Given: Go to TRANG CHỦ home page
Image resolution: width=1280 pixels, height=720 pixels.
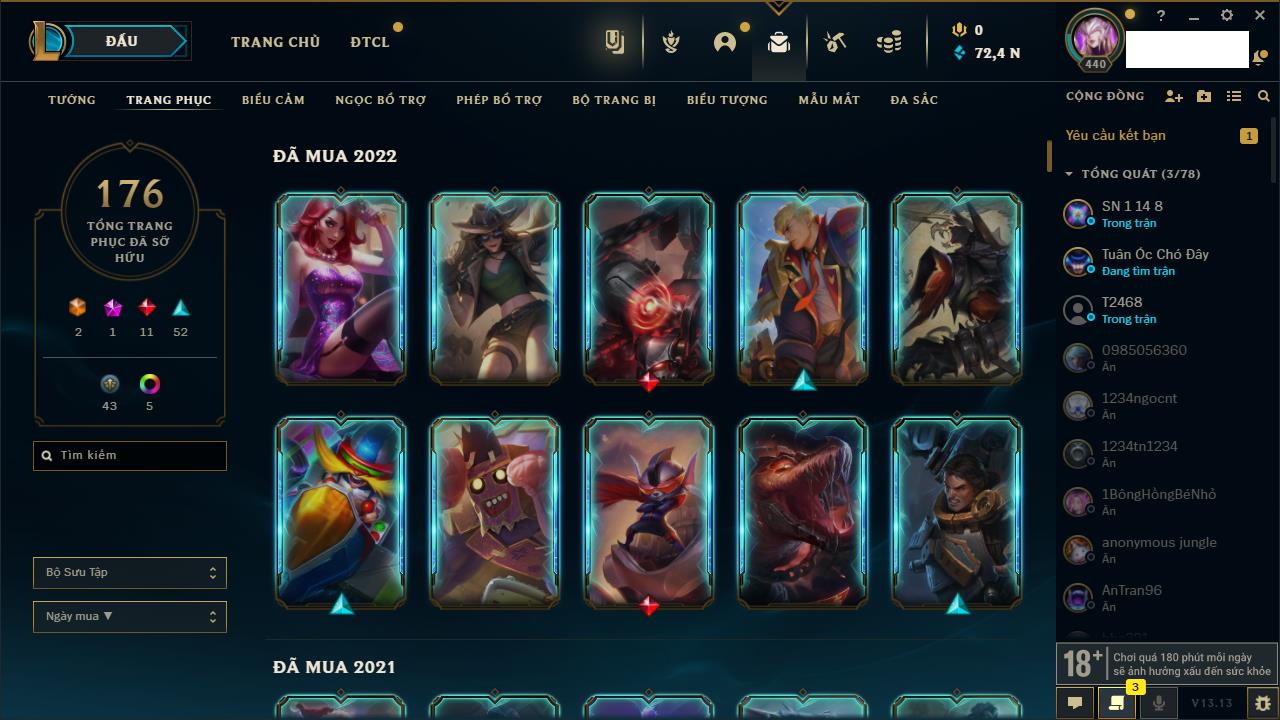Looking at the screenshot, I should (275, 42).
